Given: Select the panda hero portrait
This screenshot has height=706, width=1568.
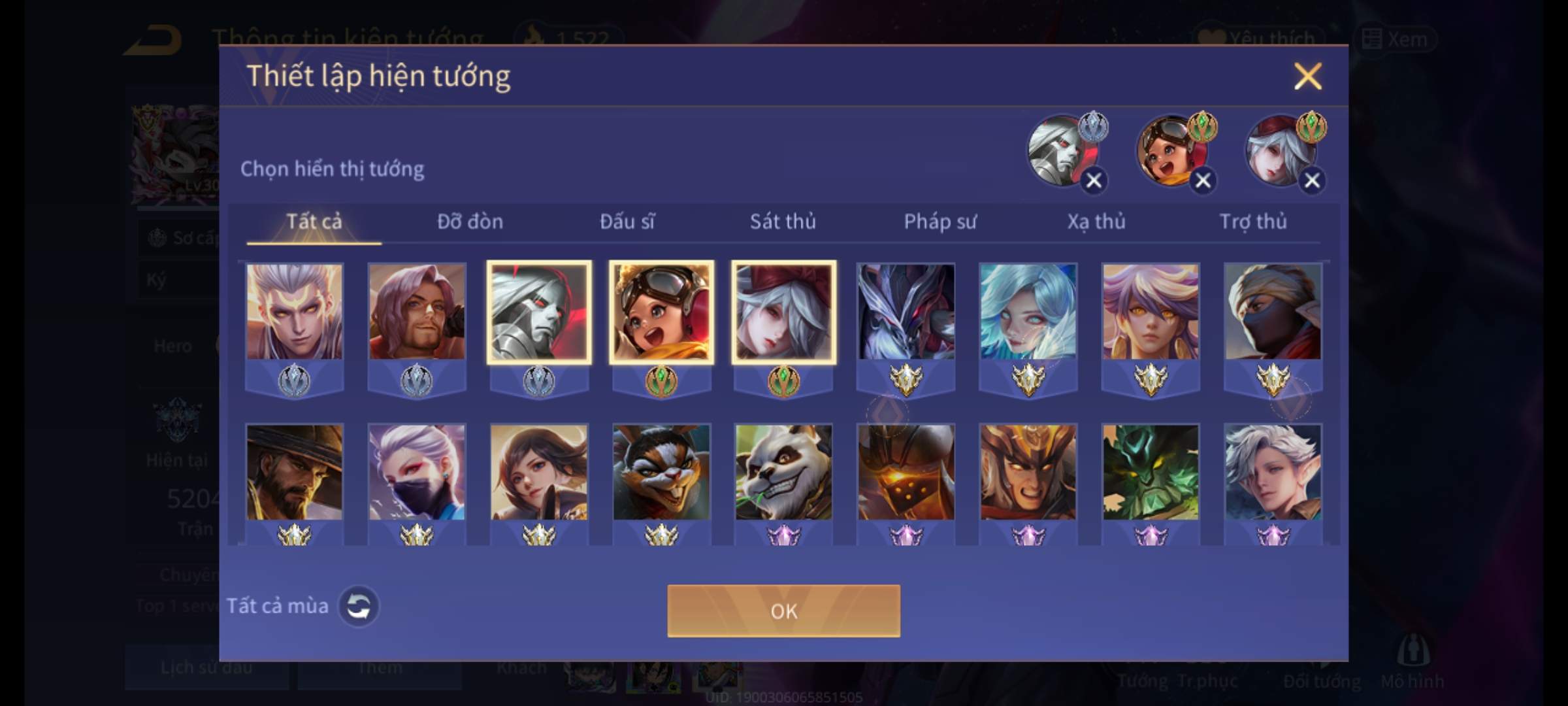Looking at the screenshot, I should pyautogui.click(x=783, y=472).
